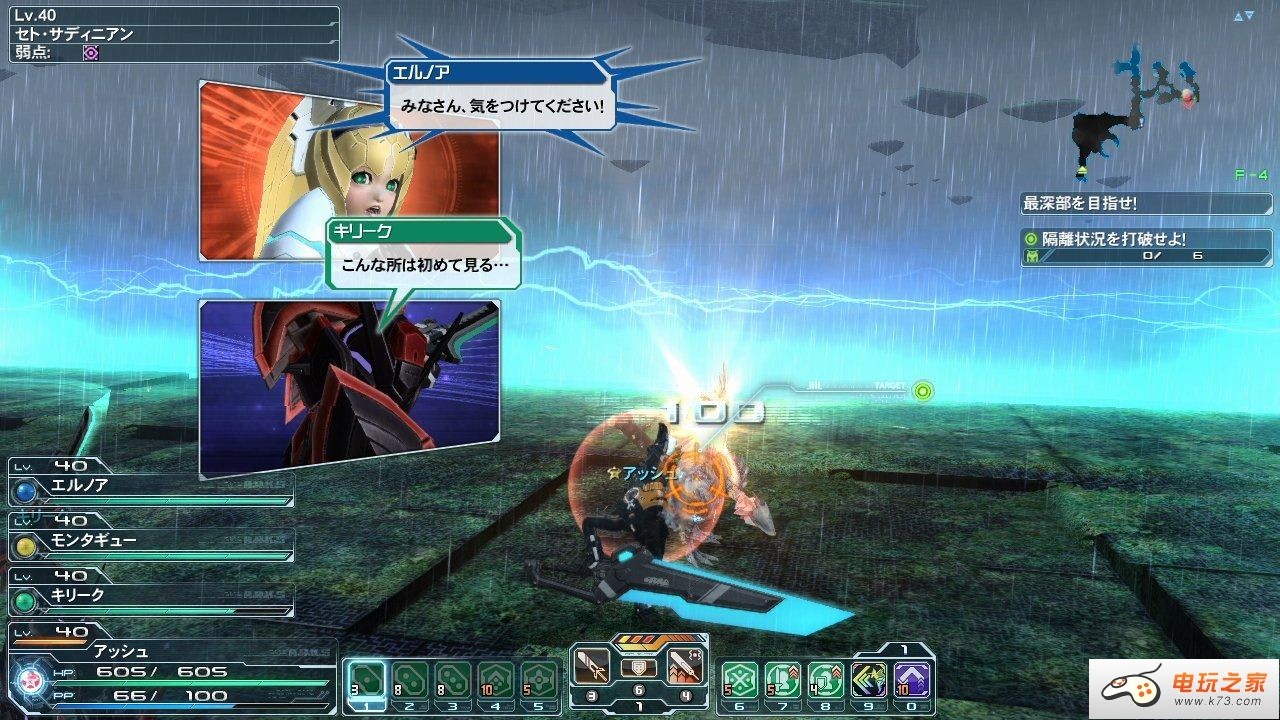The width and height of the screenshot is (1280, 720).
Task: Activate the skill in subpalette slot 7
Action: coord(782,681)
